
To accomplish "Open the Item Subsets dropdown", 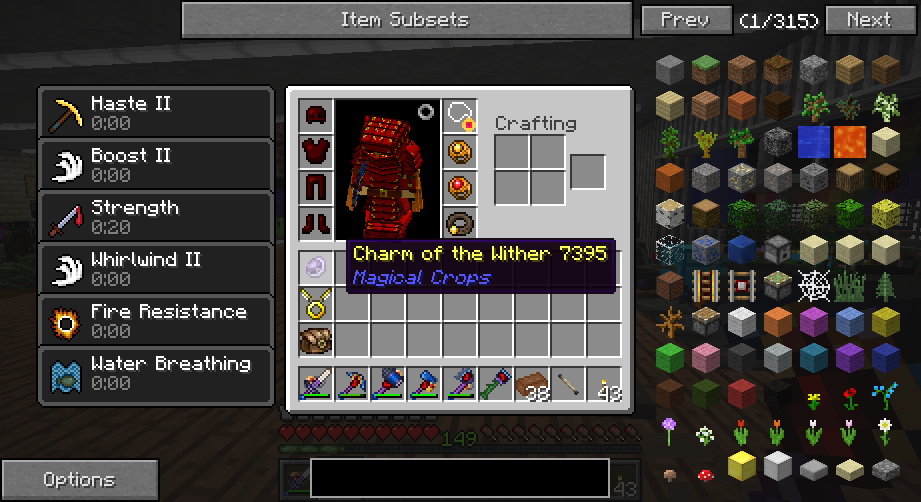I will click(405, 19).
